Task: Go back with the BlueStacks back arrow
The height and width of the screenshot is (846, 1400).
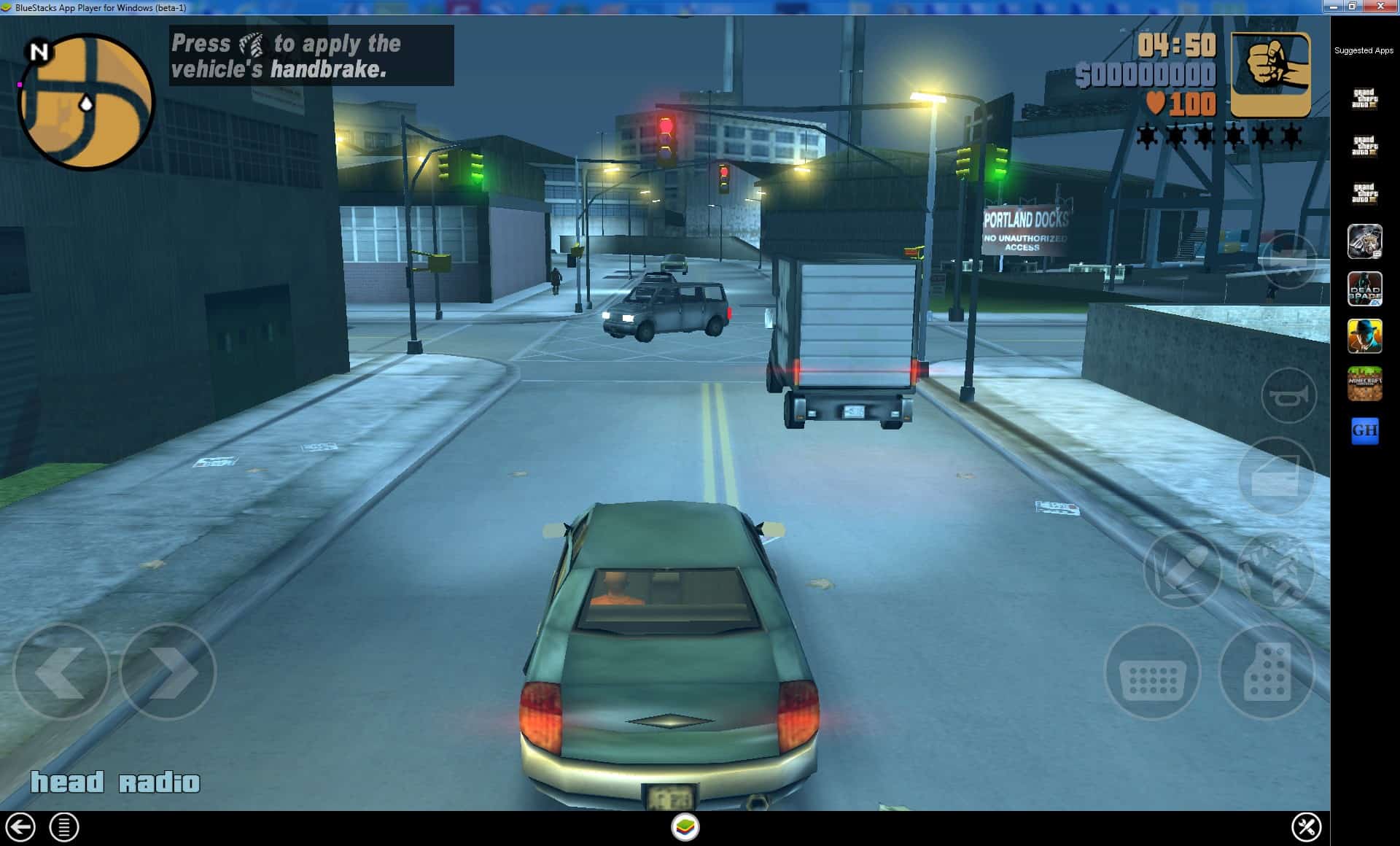Action: 20,827
